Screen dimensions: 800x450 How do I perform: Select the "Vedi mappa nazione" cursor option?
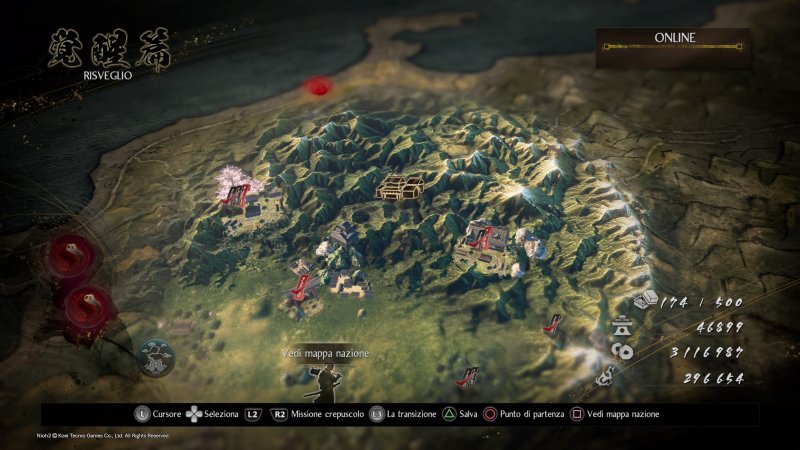[x=325, y=354]
